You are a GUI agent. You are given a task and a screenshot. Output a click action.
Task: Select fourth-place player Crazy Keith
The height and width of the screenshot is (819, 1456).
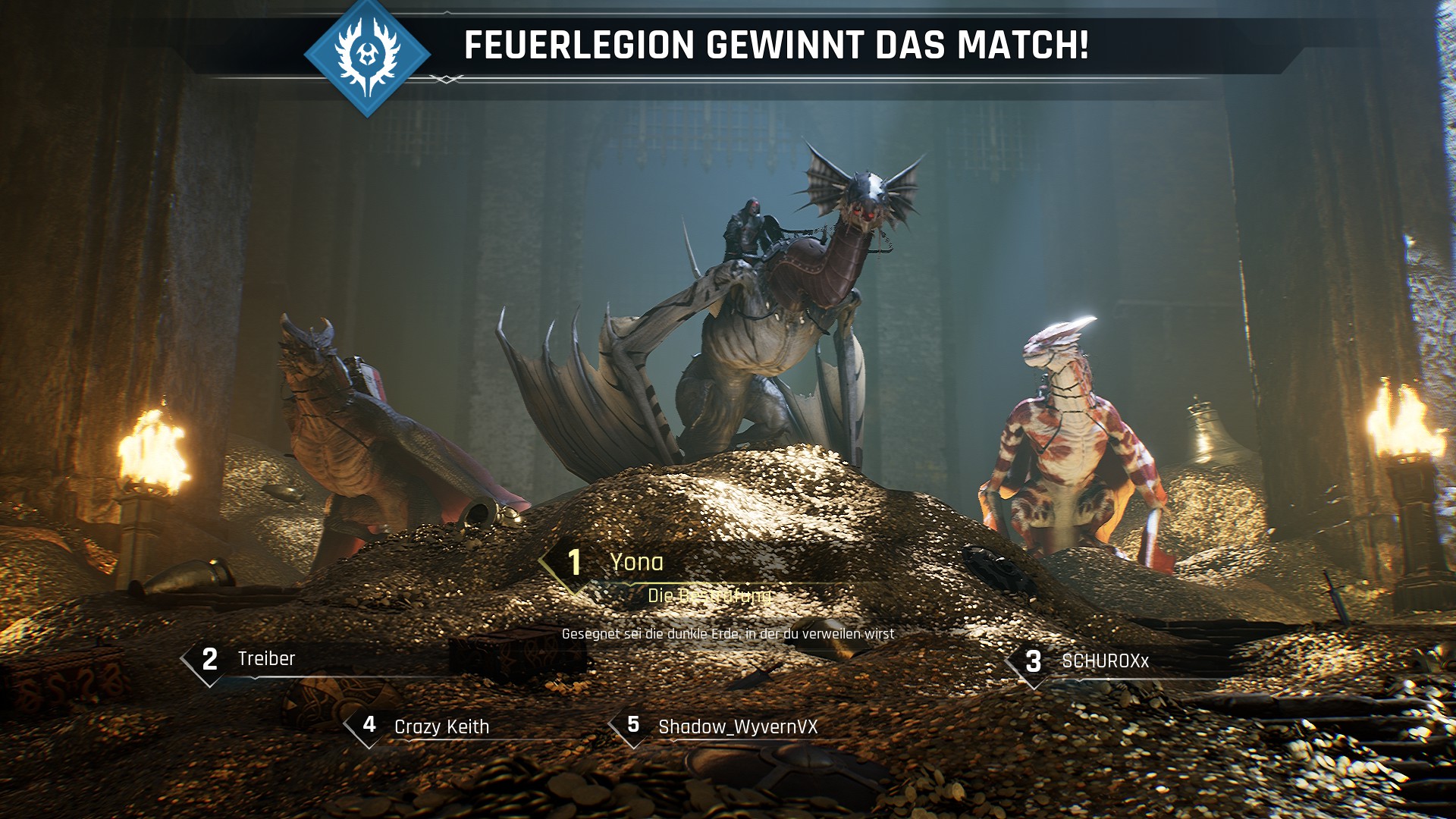441,726
